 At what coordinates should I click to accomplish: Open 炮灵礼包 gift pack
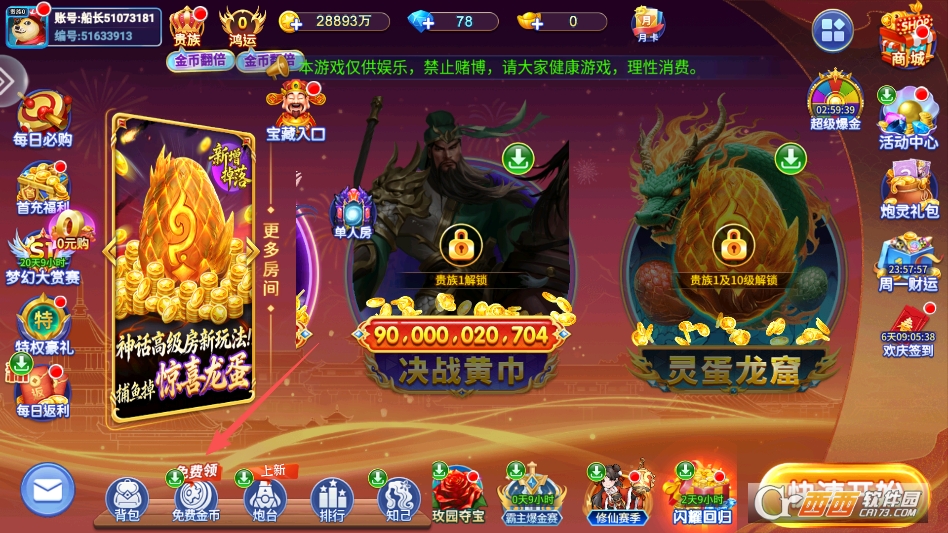[908, 190]
